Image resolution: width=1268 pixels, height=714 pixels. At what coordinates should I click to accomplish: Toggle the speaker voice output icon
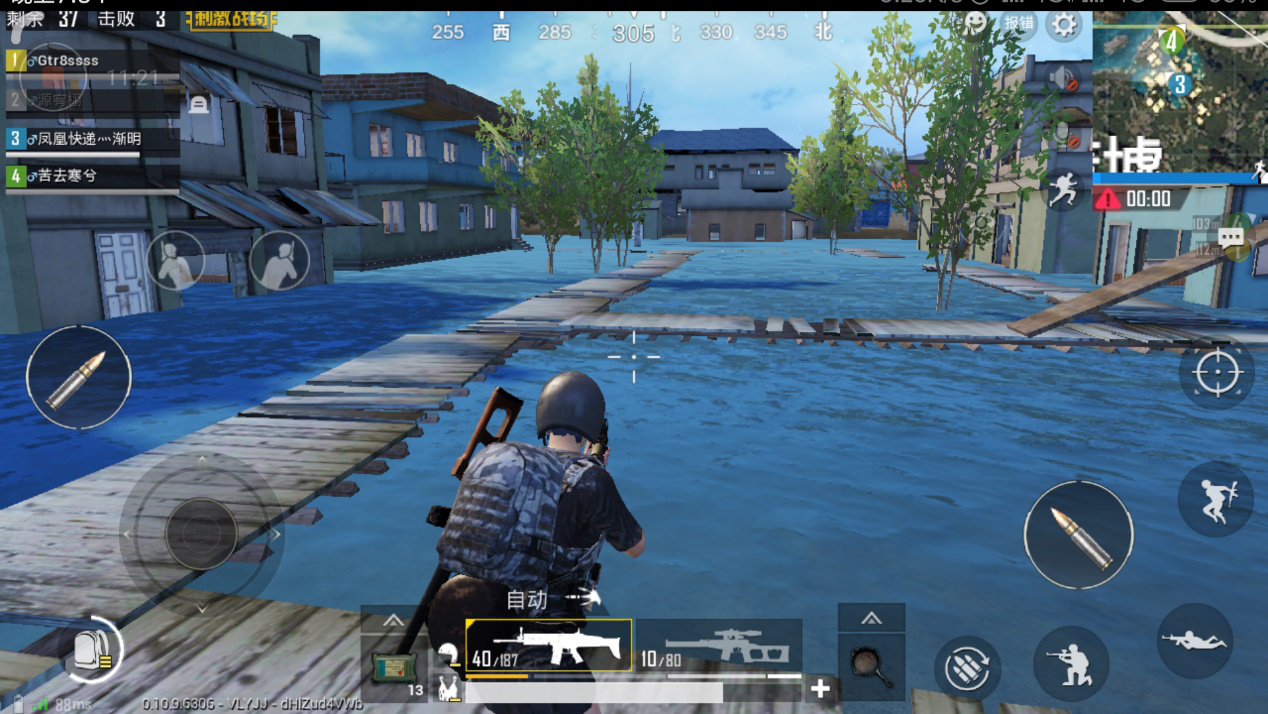point(1063,77)
